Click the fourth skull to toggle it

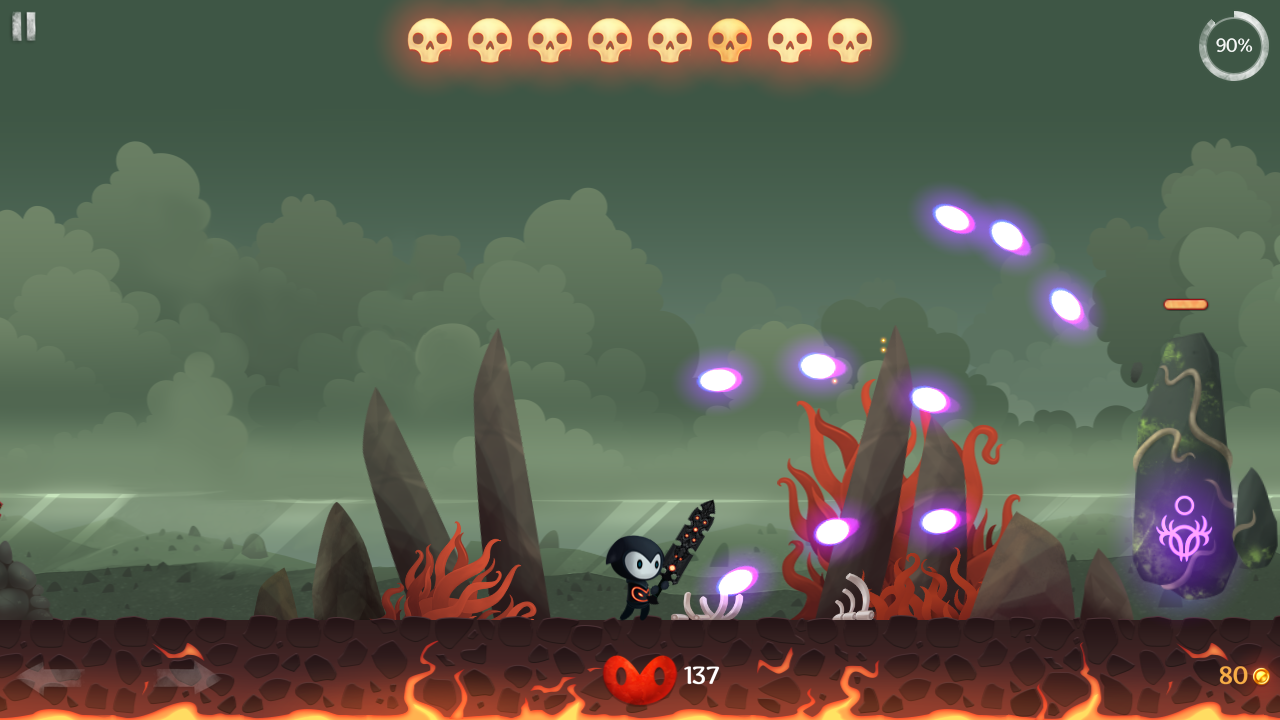(608, 40)
